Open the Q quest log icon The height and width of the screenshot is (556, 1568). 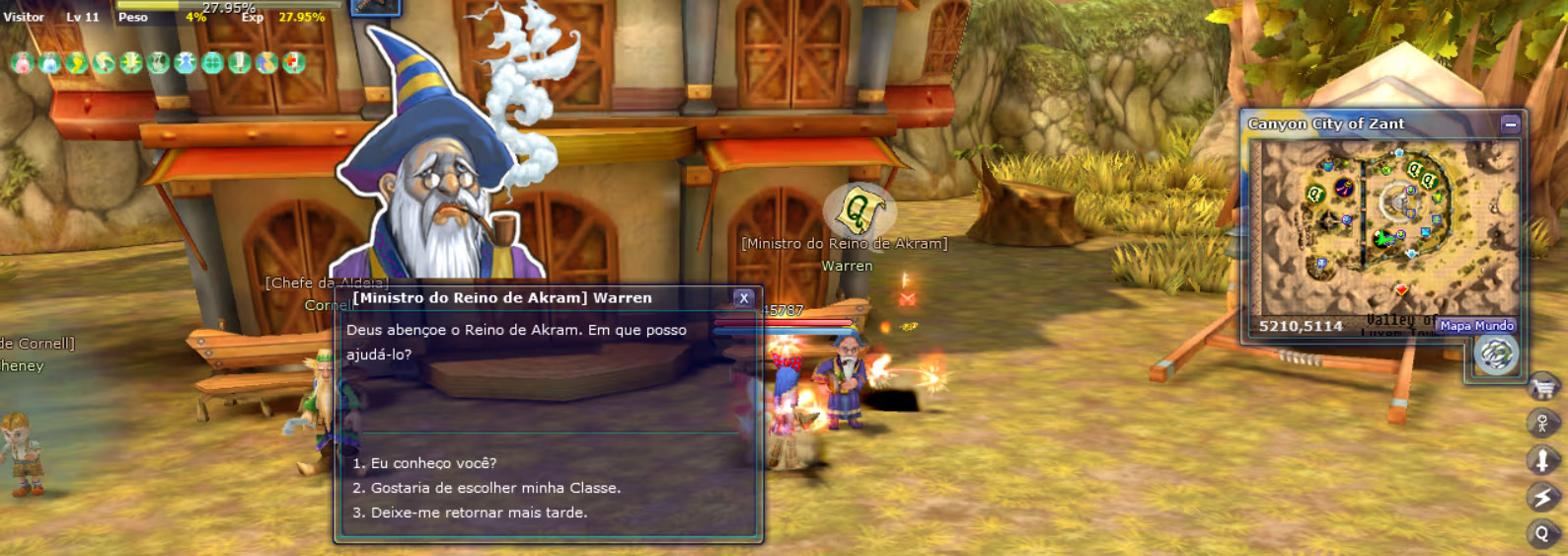1542,534
